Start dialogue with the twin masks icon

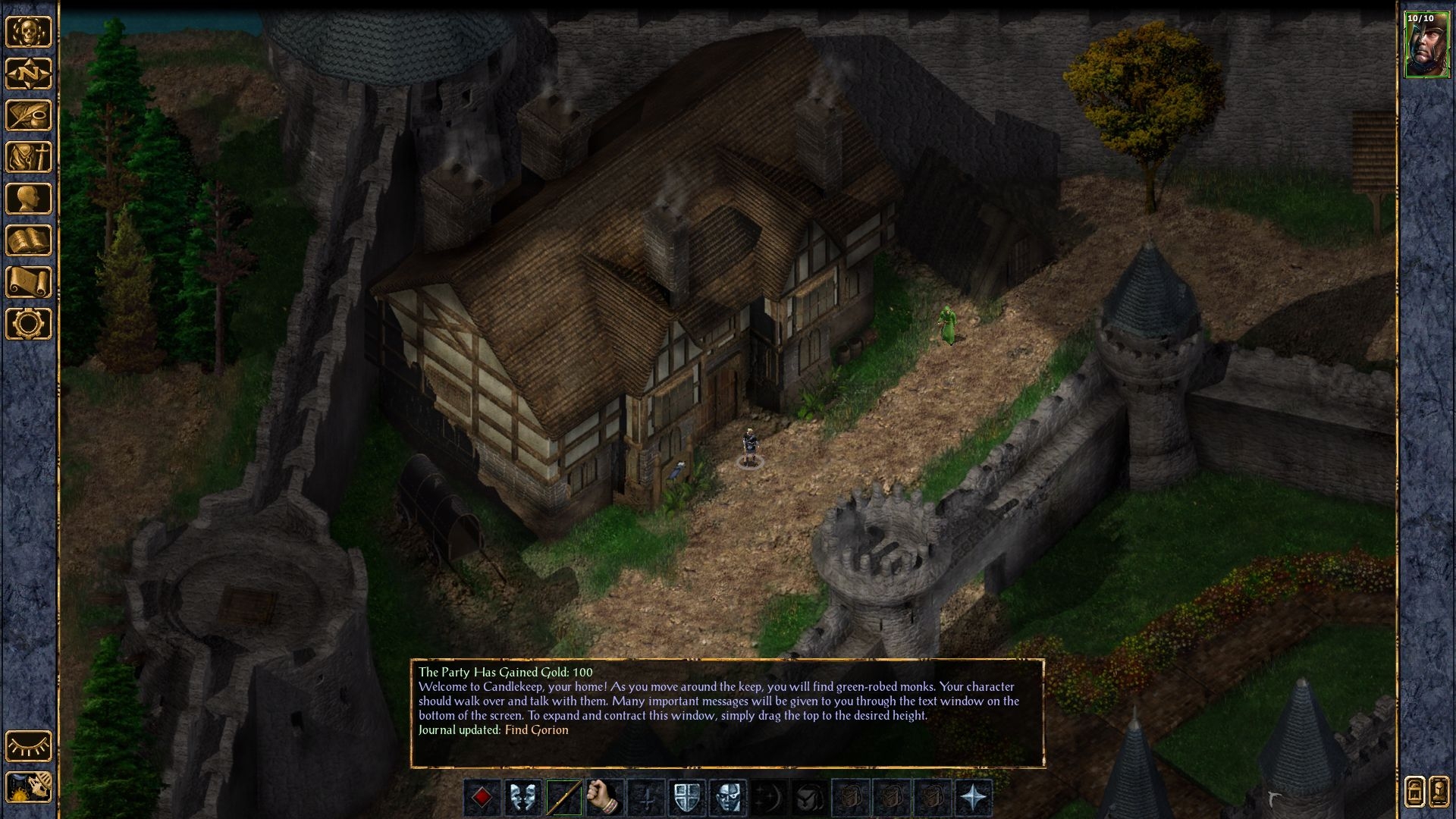coord(523,798)
